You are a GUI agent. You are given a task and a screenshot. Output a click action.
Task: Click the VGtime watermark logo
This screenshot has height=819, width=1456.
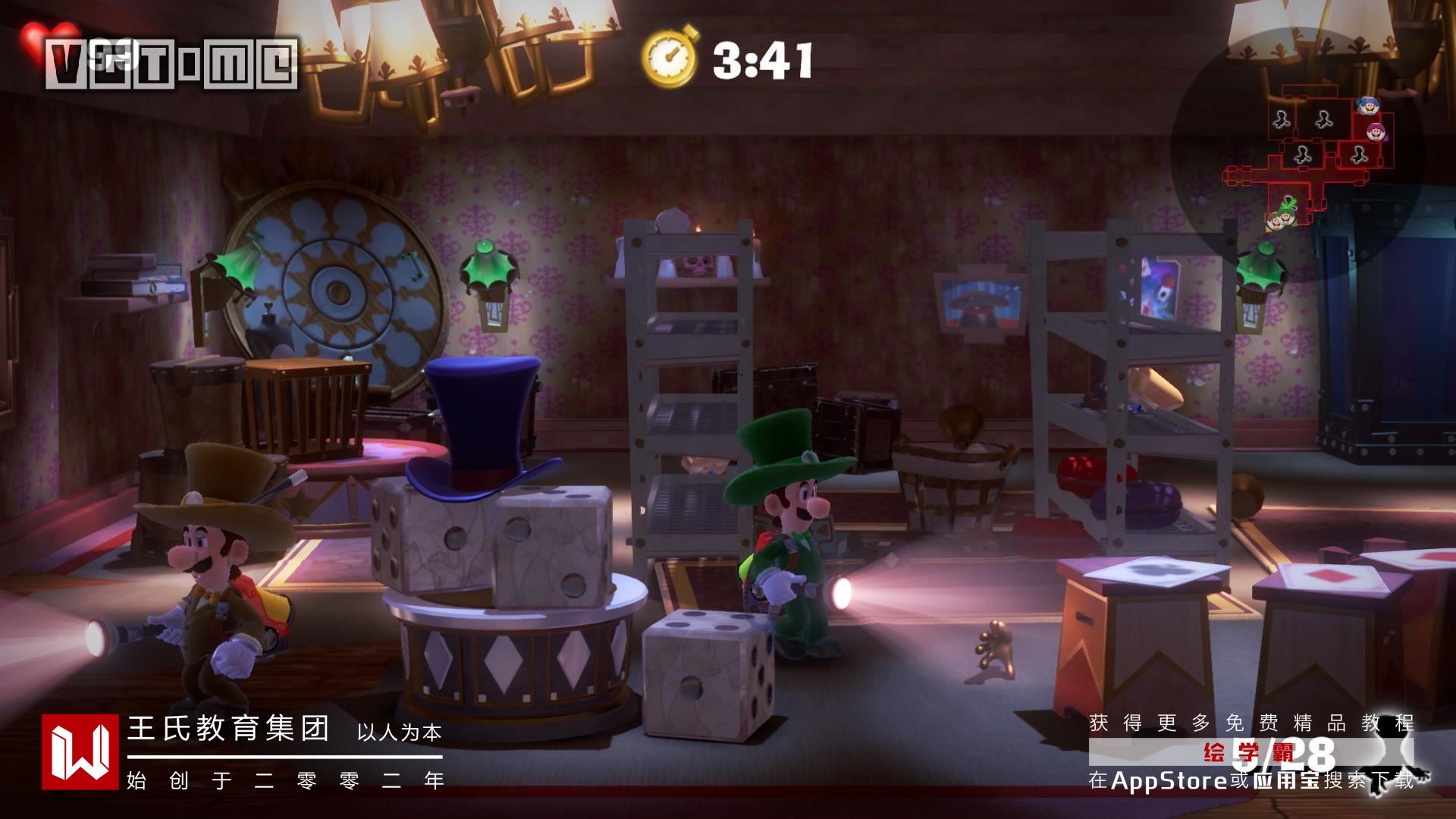click(171, 63)
